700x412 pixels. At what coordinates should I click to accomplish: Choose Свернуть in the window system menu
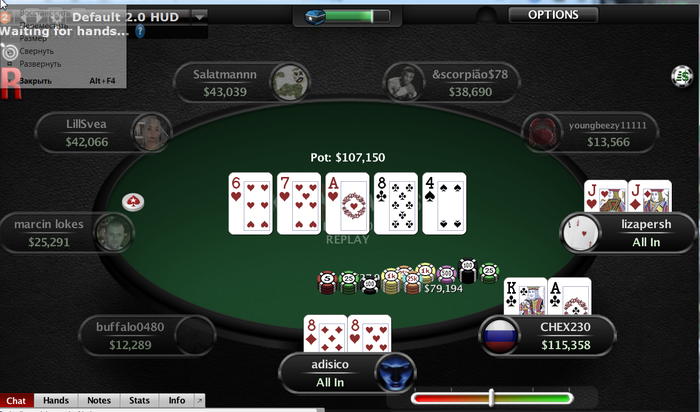coord(40,50)
